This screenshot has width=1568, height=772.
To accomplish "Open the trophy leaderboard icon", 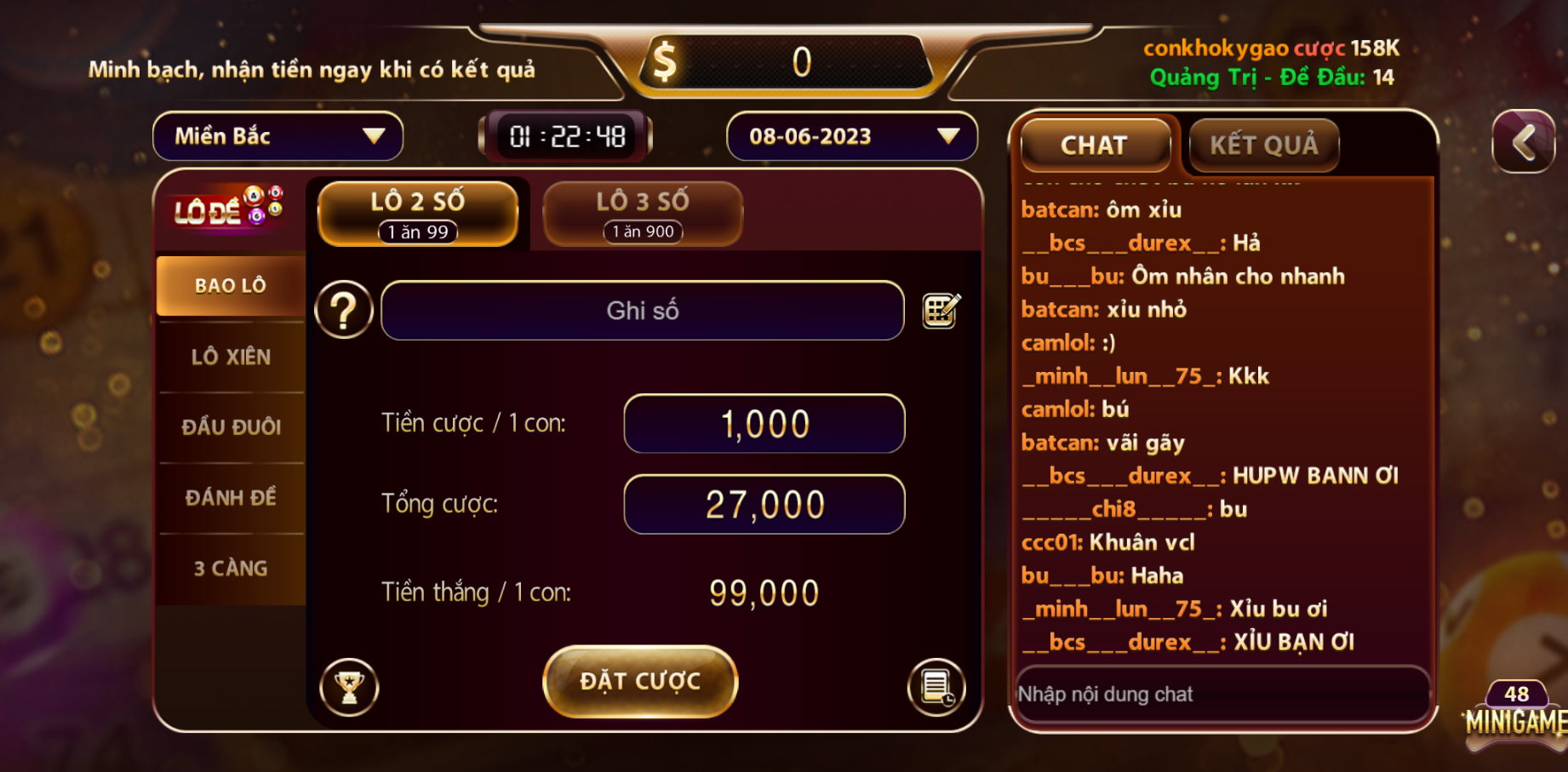I will (349, 687).
